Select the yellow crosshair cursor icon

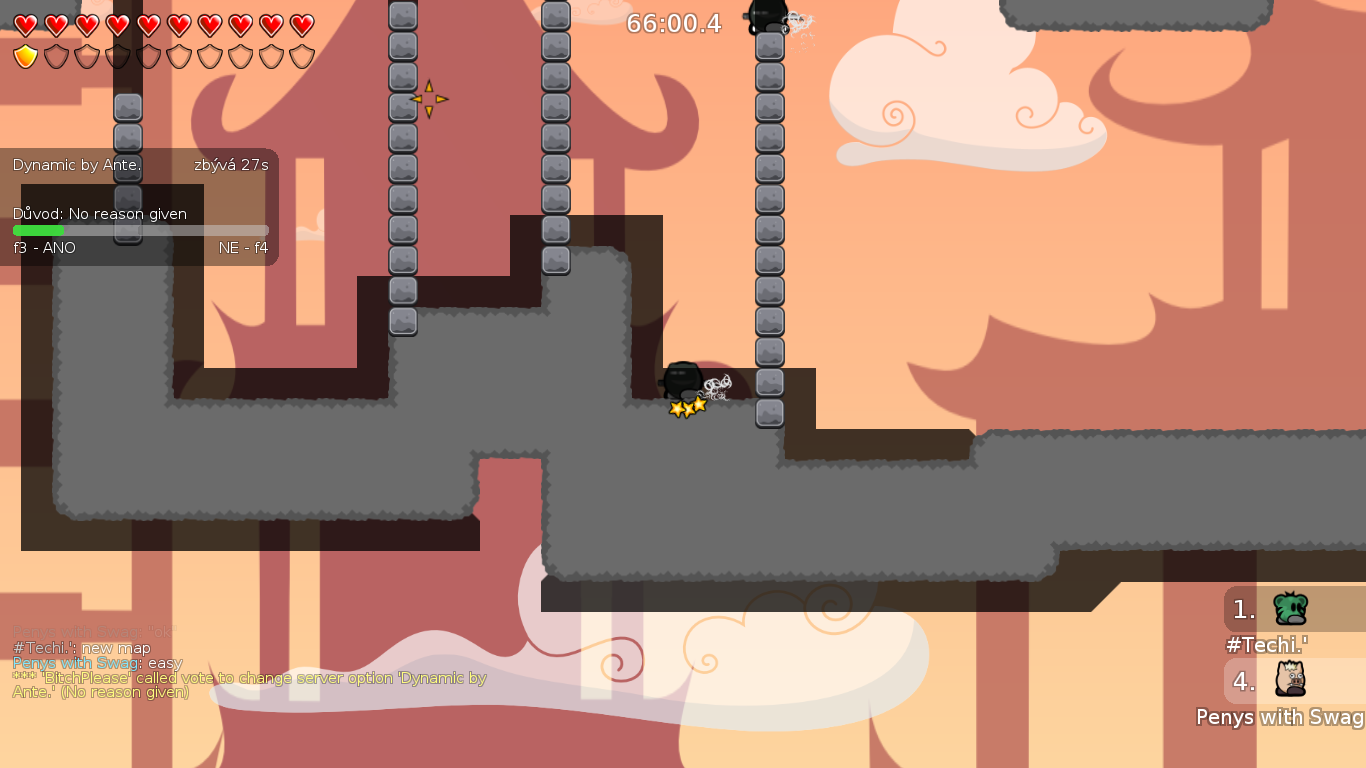click(x=430, y=98)
